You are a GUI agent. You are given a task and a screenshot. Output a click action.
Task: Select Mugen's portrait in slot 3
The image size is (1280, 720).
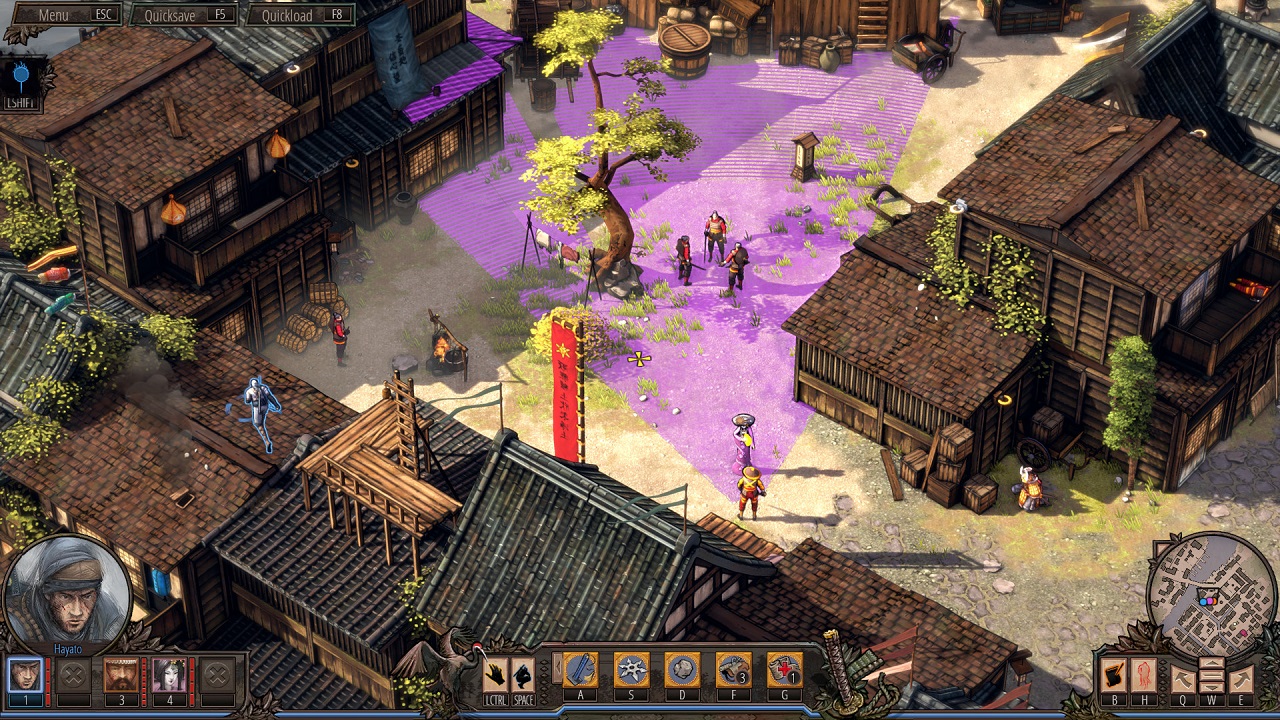(121, 676)
